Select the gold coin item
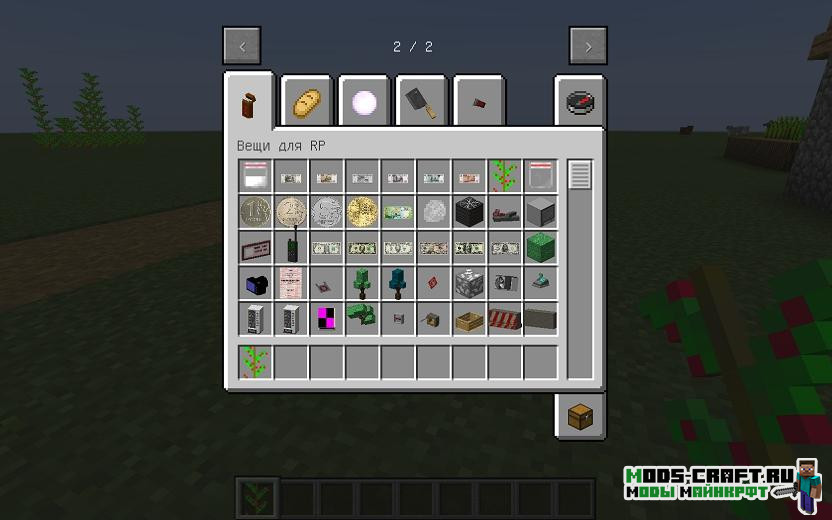Image resolution: width=832 pixels, height=520 pixels. pyautogui.click(x=362, y=212)
